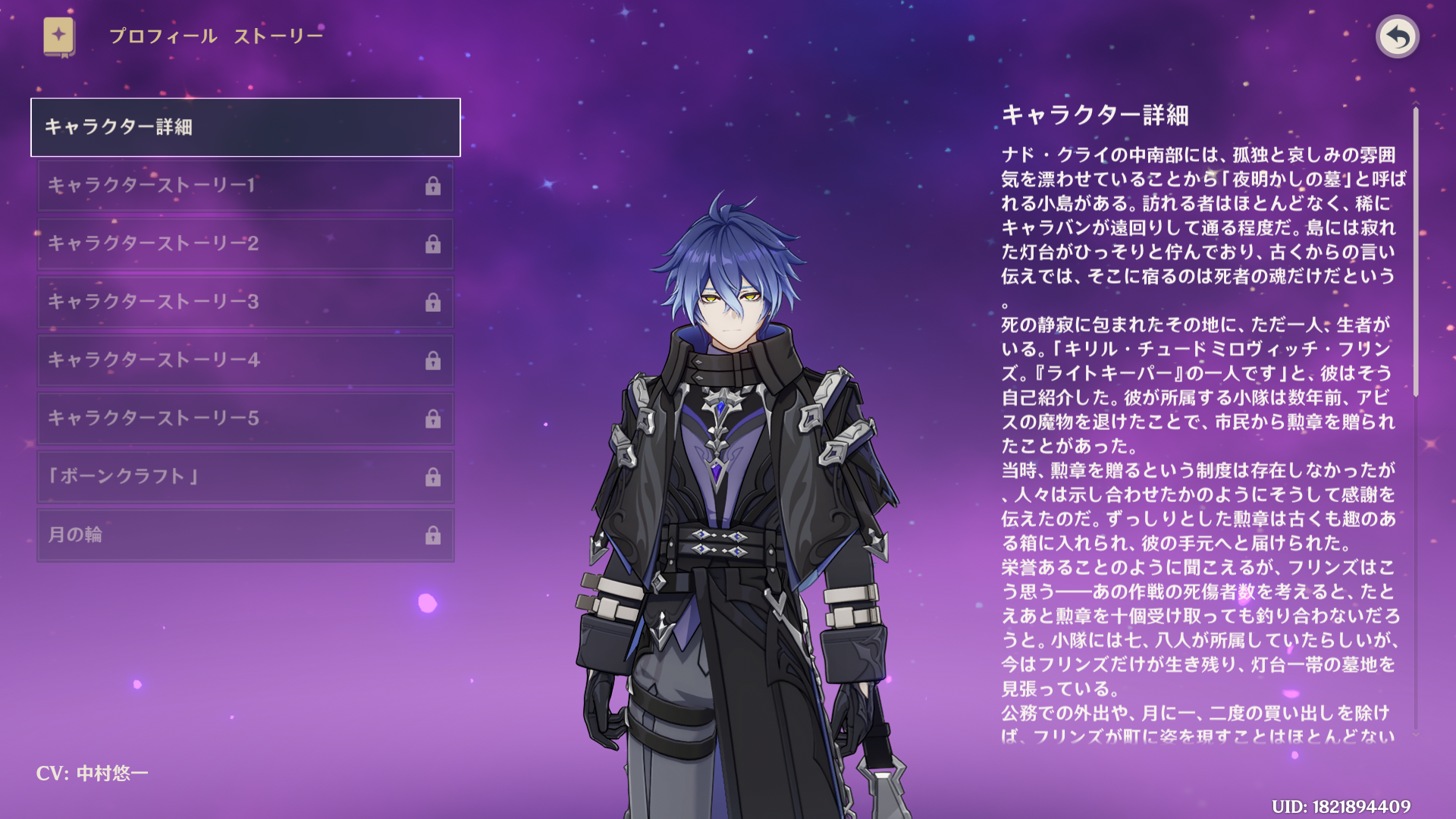Open locked キャラクターストーリー1 entry

(245, 186)
